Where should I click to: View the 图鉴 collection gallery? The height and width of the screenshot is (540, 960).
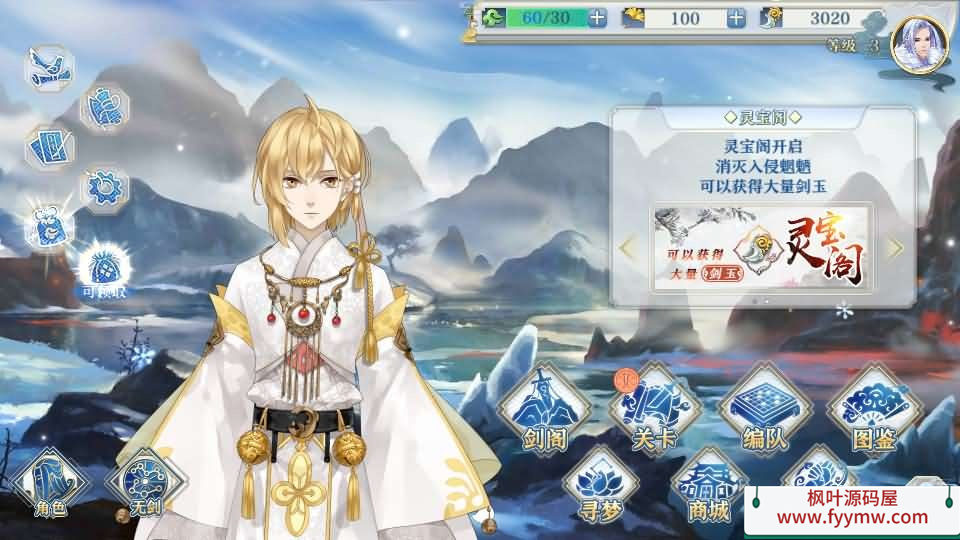pyautogui.click(x=869, y=411)
